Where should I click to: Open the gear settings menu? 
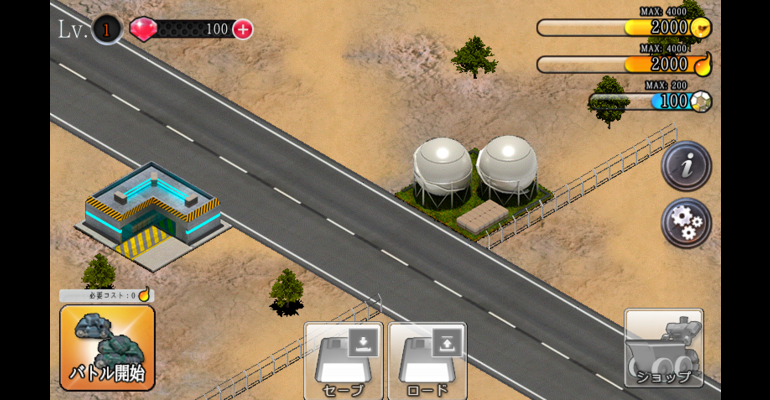point(686,222)
